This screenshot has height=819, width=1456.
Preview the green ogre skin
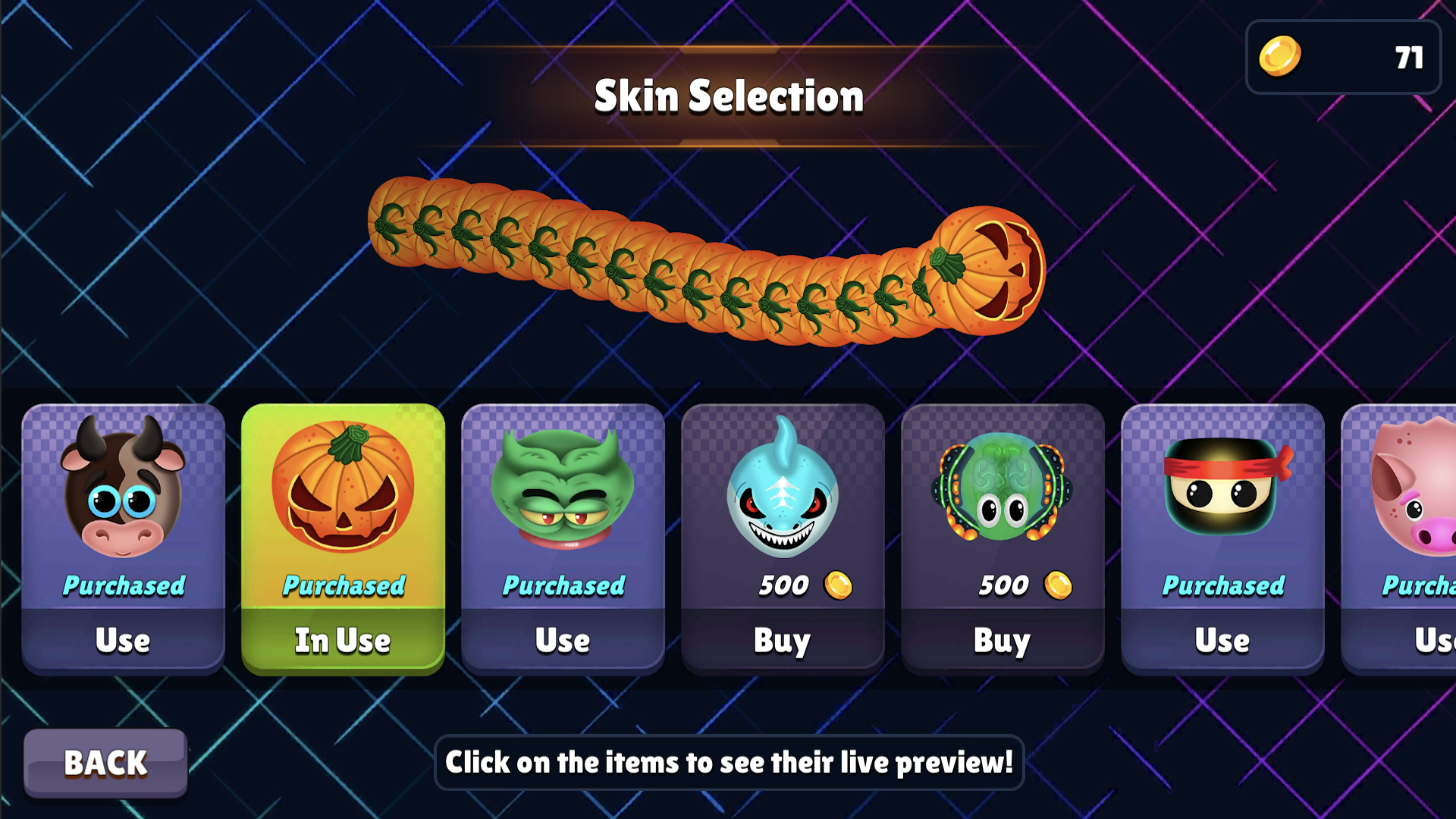coord(563,489)
